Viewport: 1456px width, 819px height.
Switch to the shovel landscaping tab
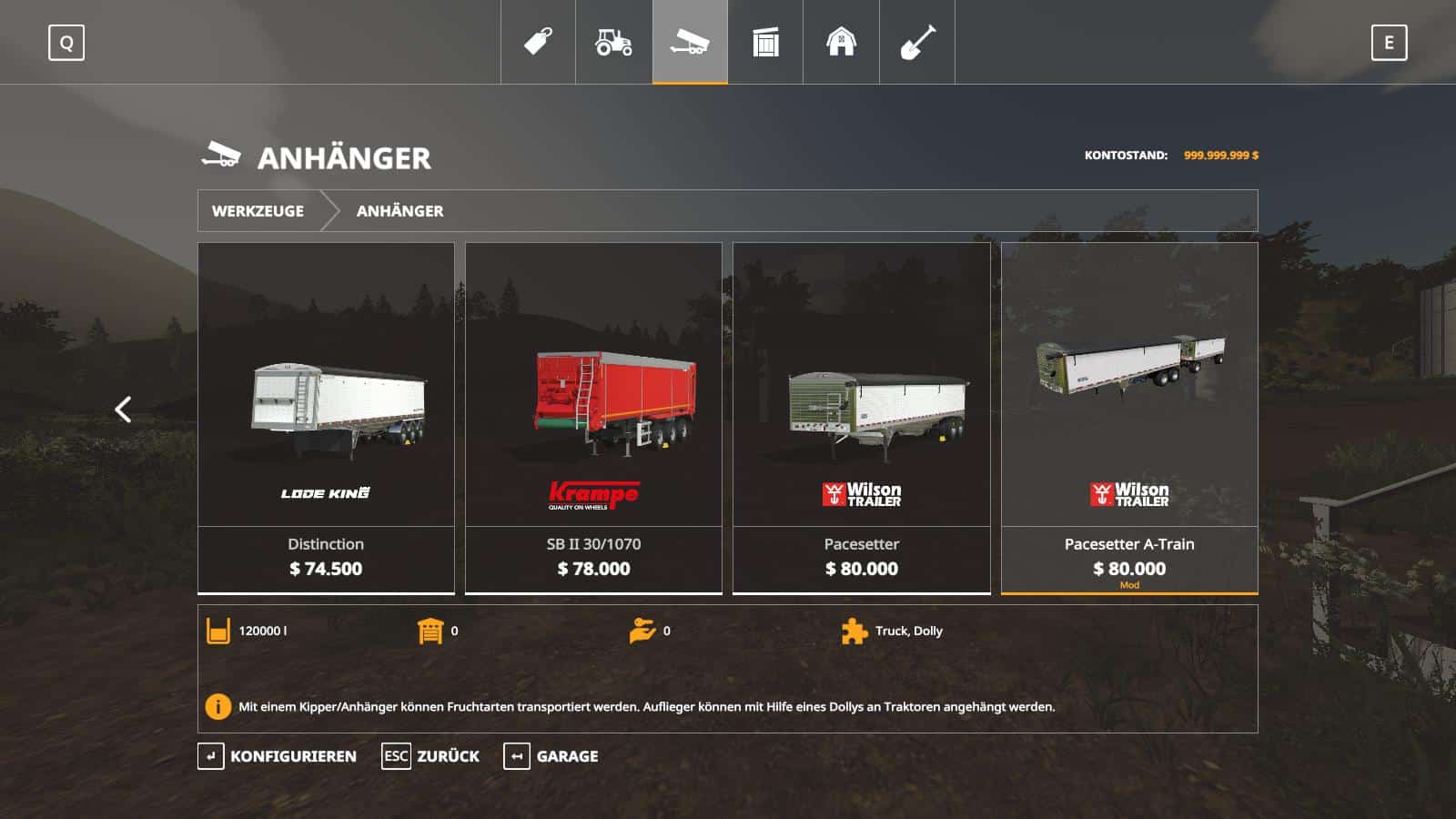click(x=916, y=42)
